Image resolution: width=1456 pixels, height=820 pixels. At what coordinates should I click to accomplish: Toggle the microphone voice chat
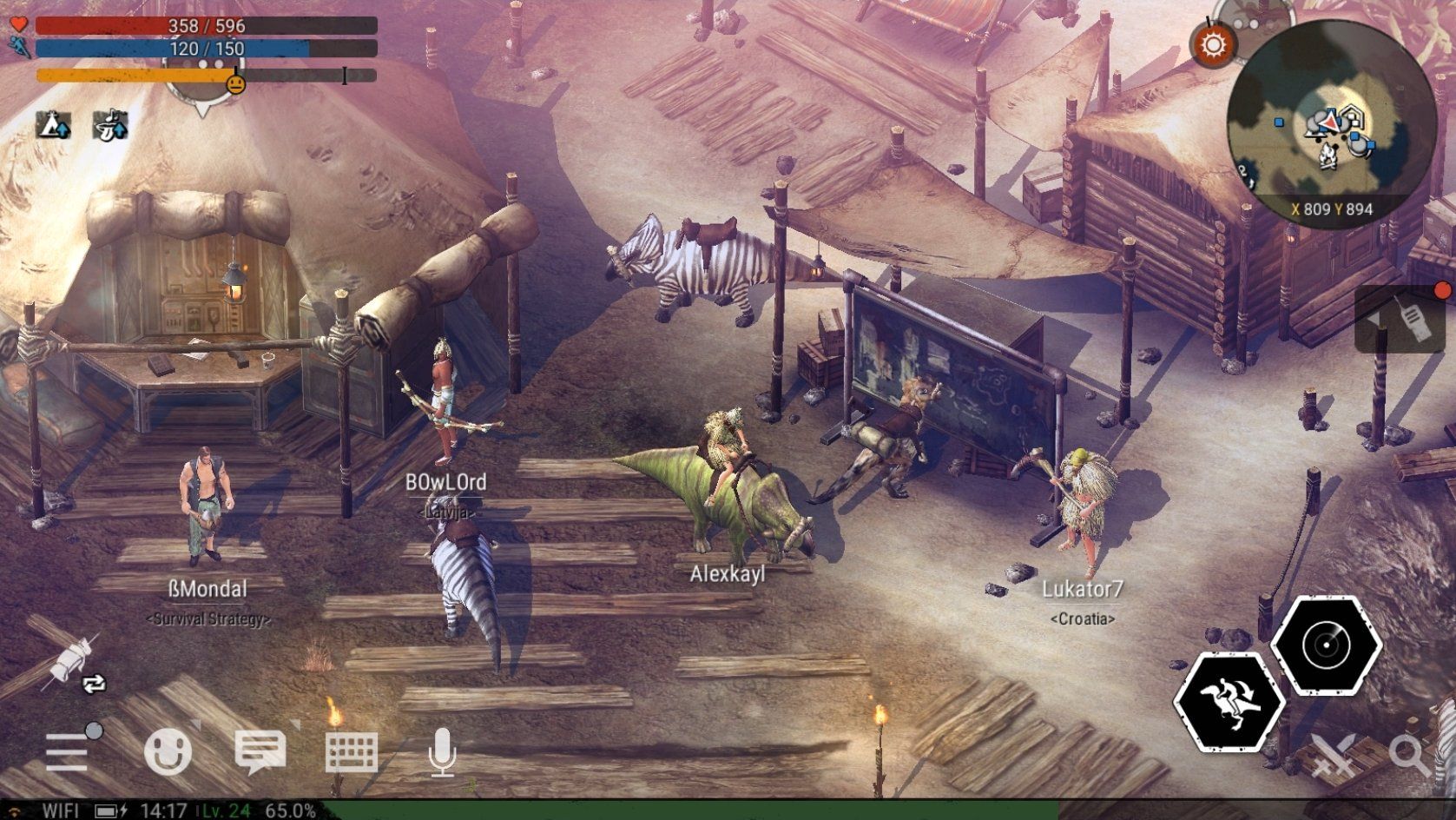(x=443, y=752)
